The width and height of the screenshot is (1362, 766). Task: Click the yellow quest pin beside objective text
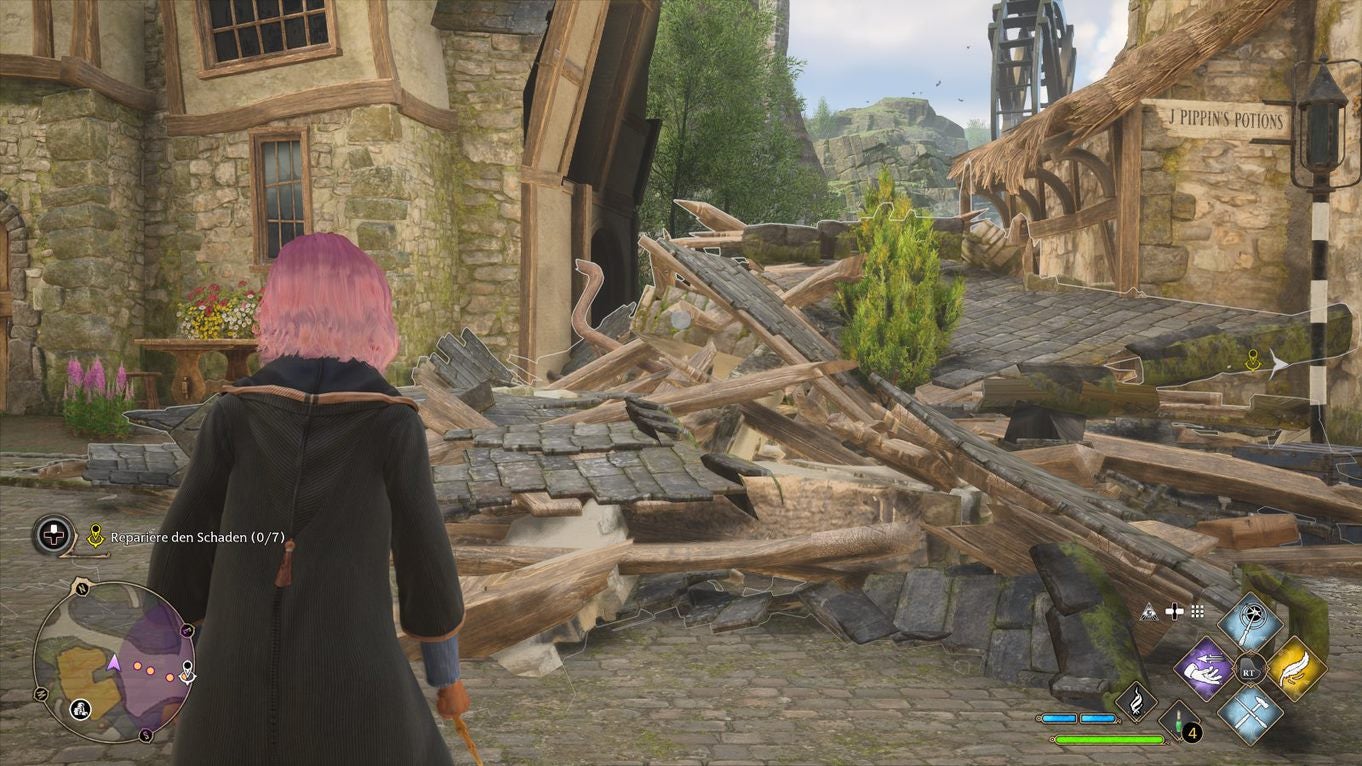click(x=96, y=536)
